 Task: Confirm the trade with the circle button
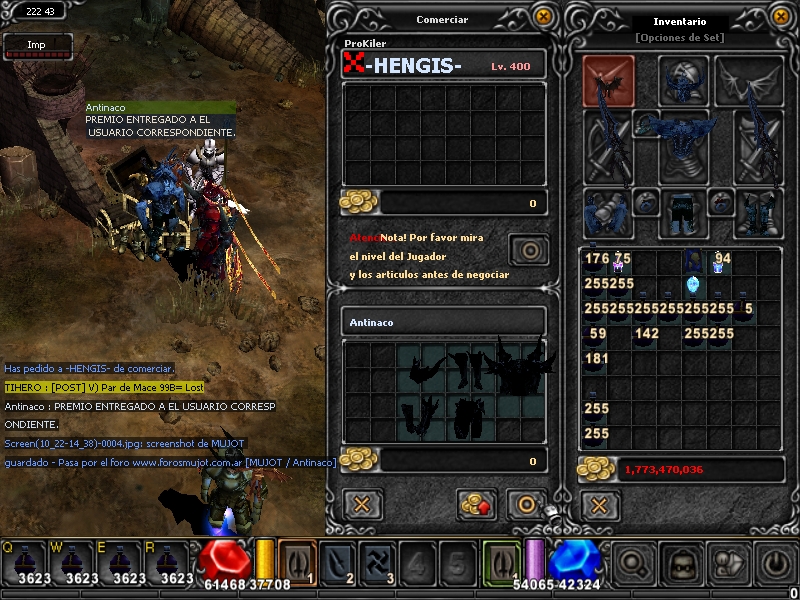526,504
